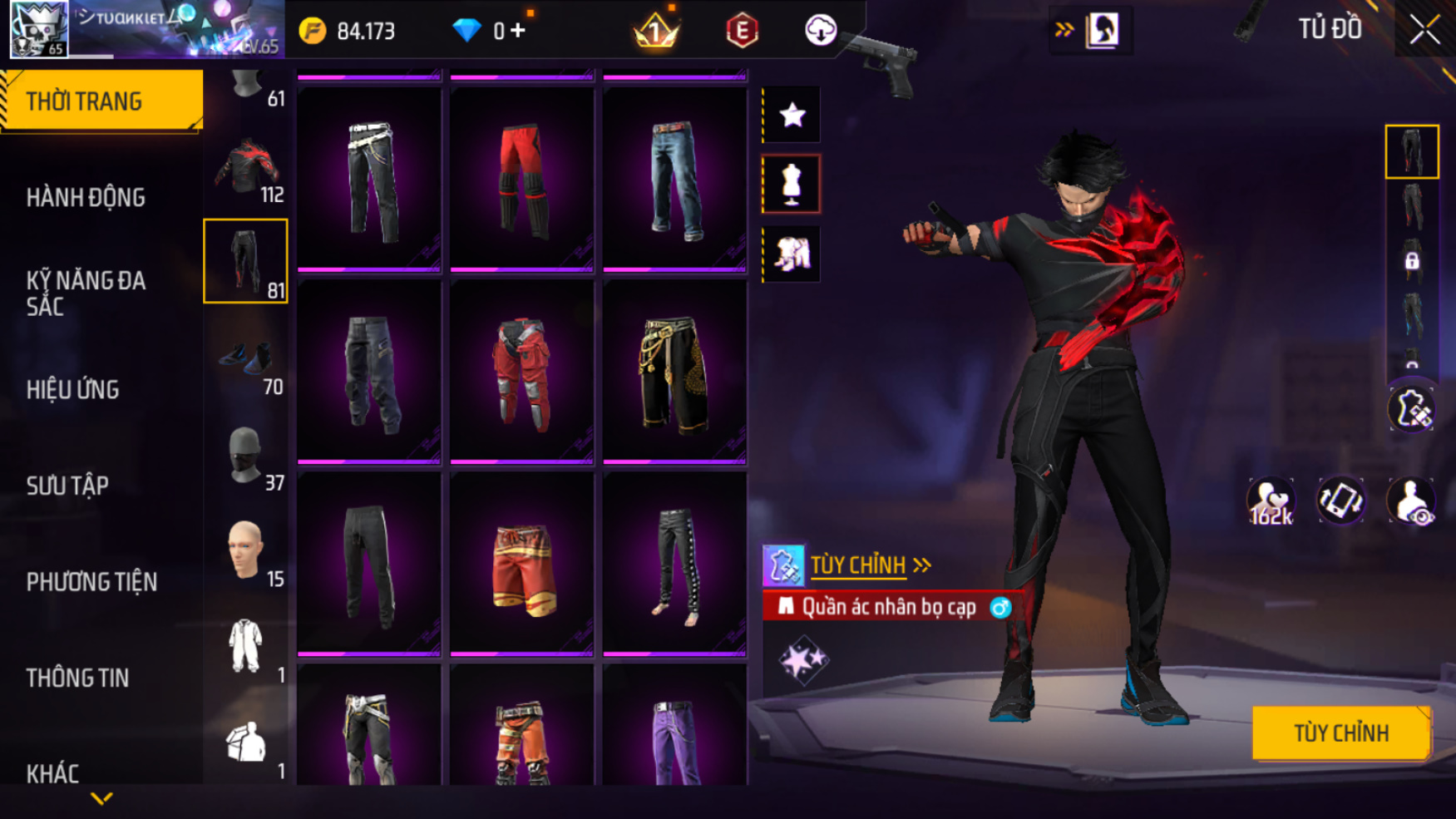
Task: Add diamonds with the plus button
Action: 519,31
